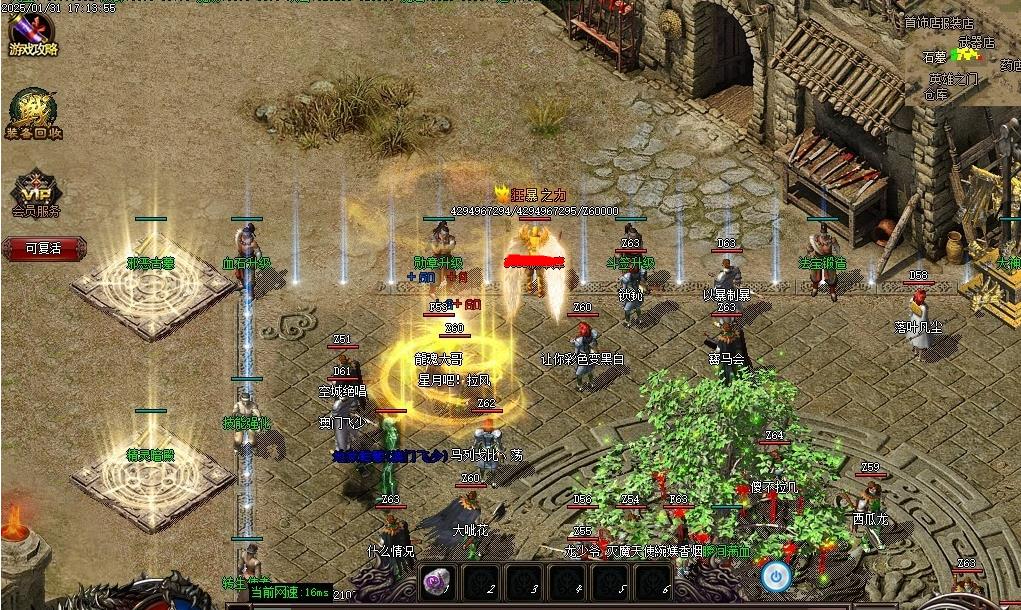The height and width of the screenshot is (610, 1021).
Task: Open the VIP 会员服务 member services
Action: (x=36, y=191)
